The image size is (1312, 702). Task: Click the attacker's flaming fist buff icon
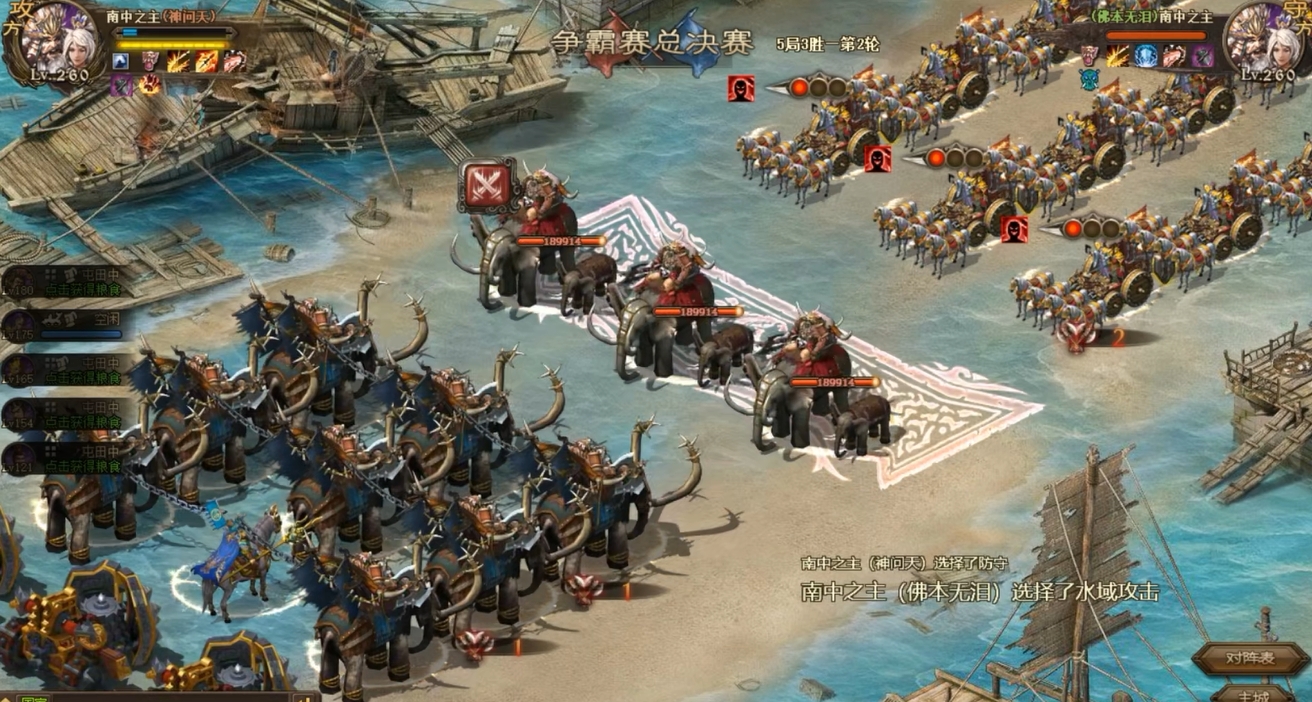(x=148, y=86)
